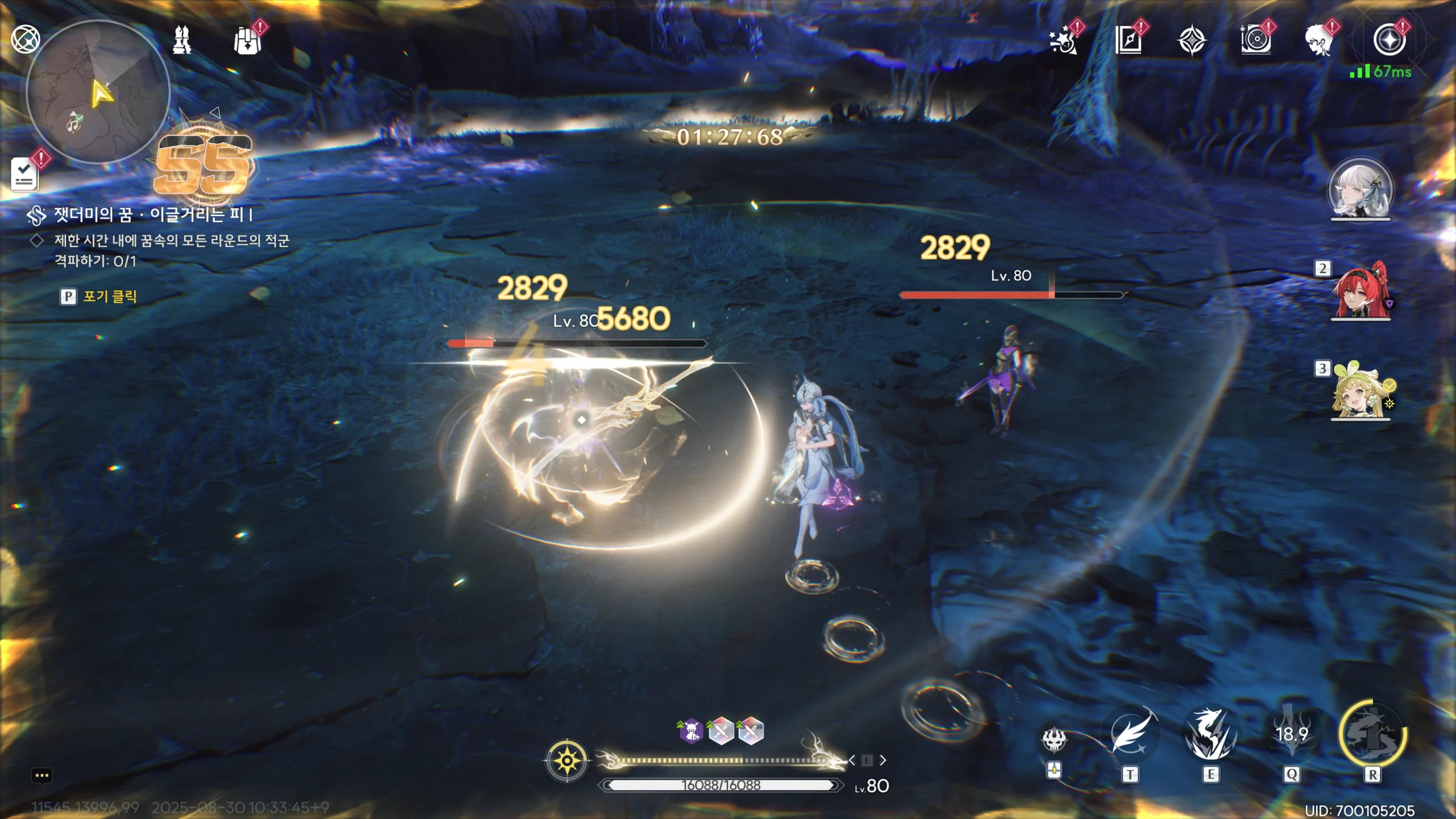Image resolution: width=1456 pixels, height=819 pixels.
Task: Activate the skull echo skill
Action: [x=1054, y=740]
